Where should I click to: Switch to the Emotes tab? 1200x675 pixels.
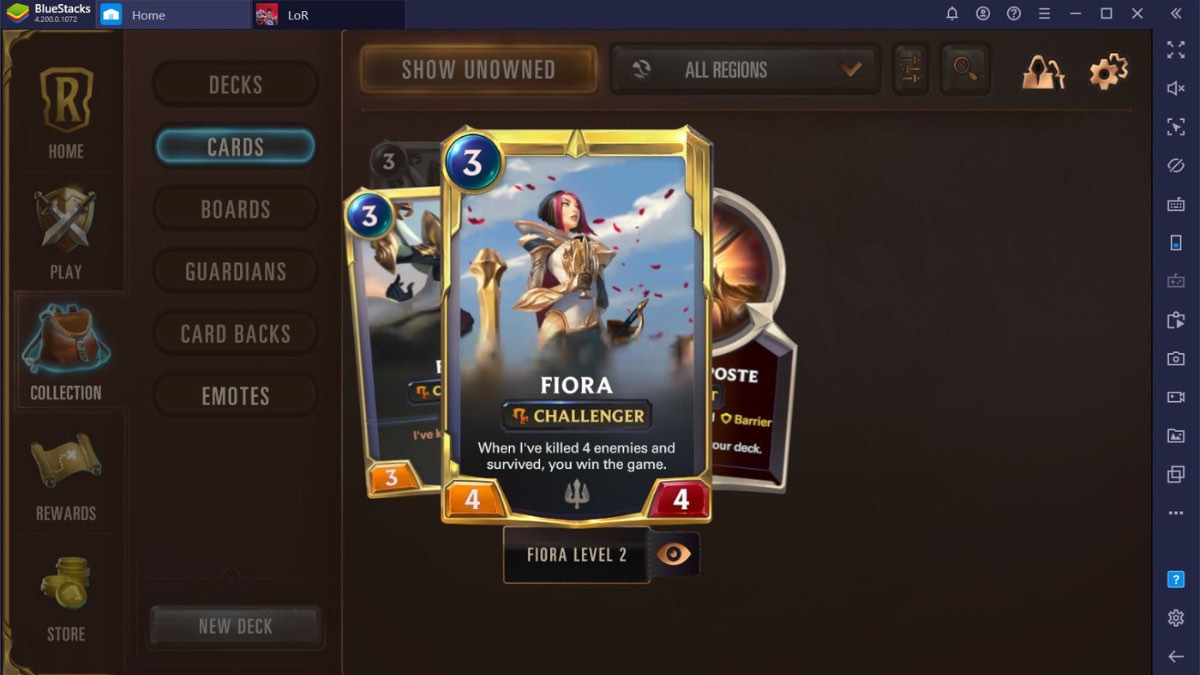[x=235, y=396]
